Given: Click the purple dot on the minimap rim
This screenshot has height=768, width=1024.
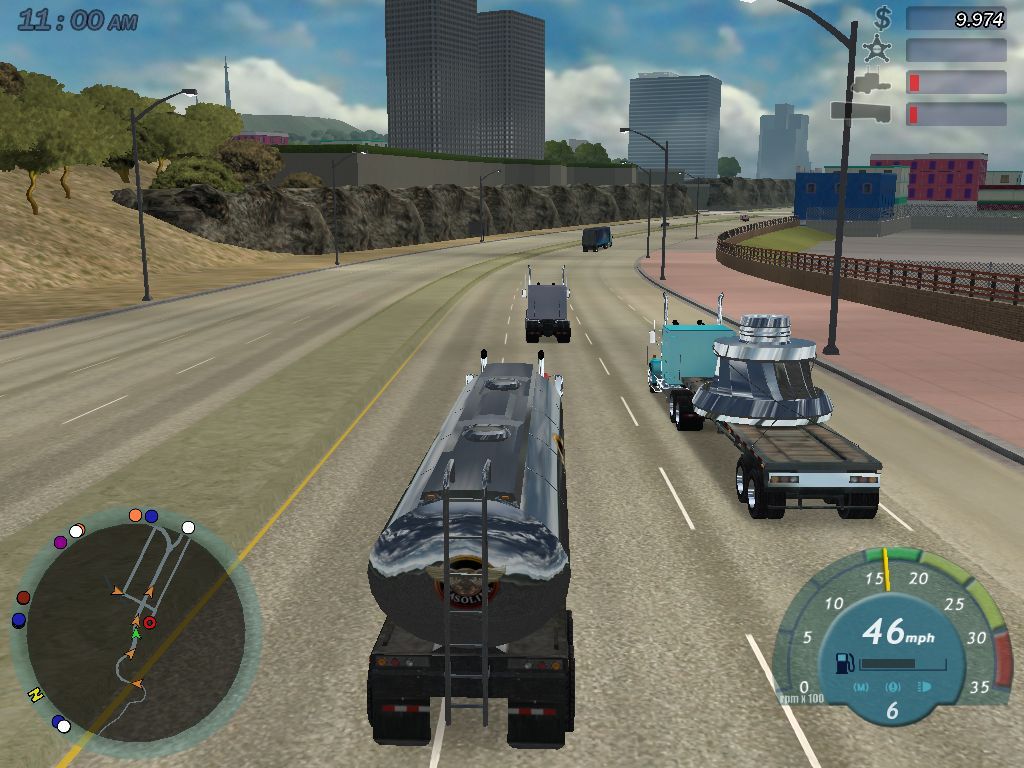Looking at the screenshot, I should [x=60, y=542].
